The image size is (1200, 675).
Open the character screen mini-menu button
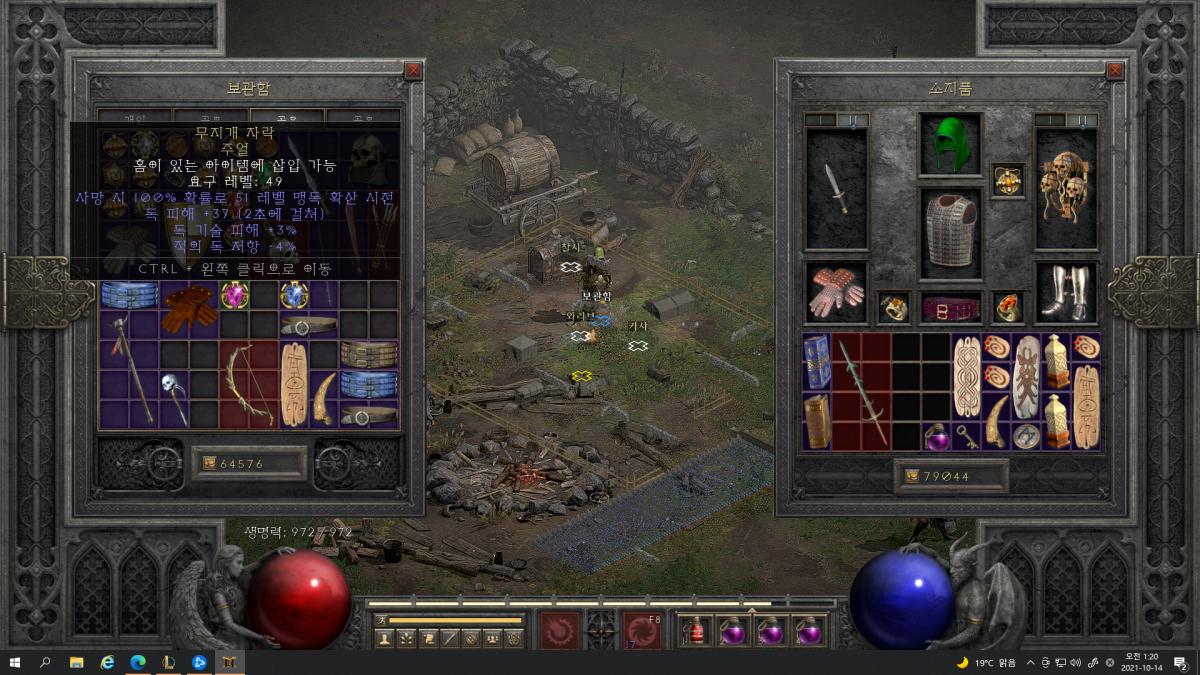click(384, 638)
